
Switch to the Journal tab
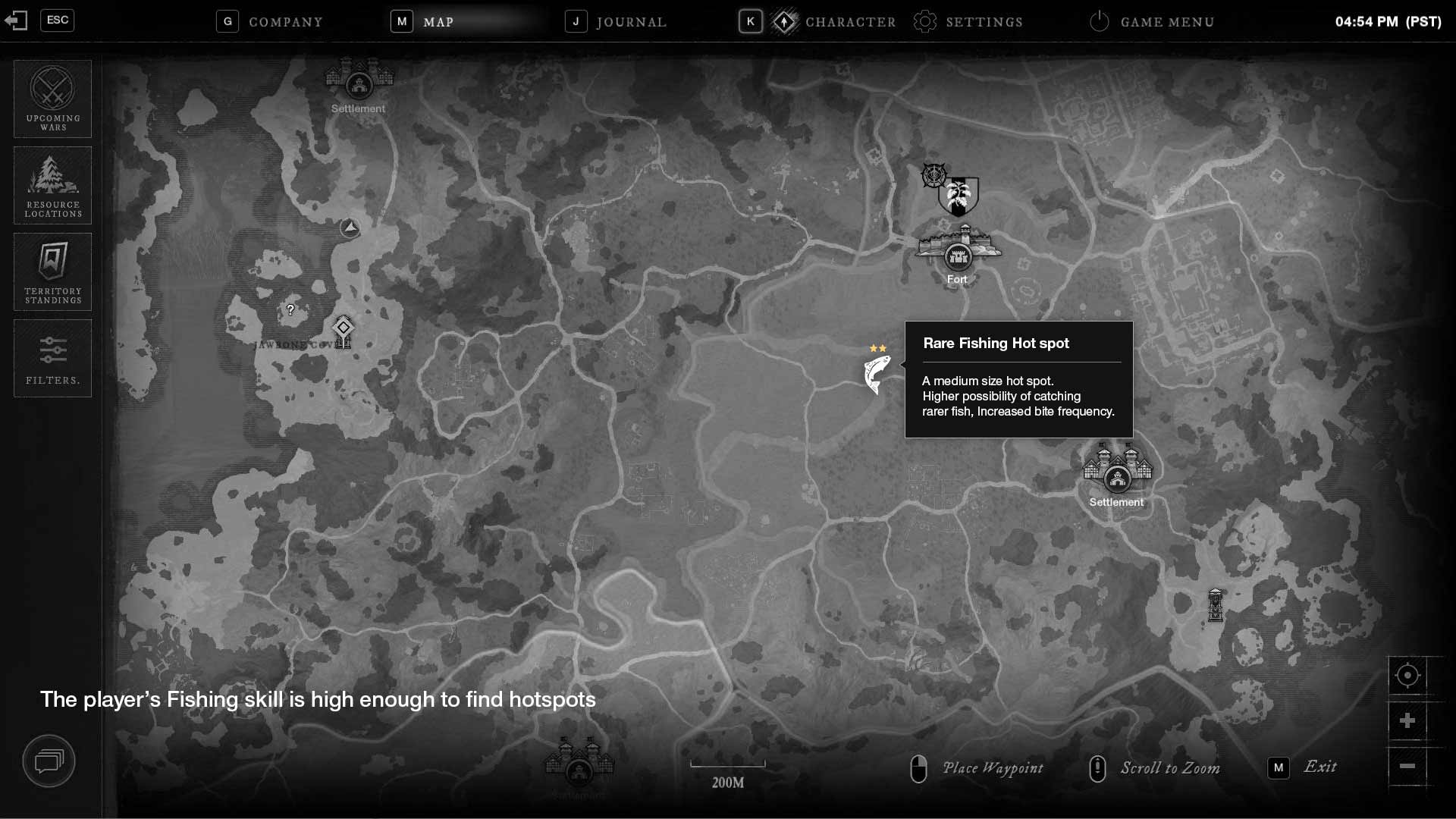[x=631, y=22]
